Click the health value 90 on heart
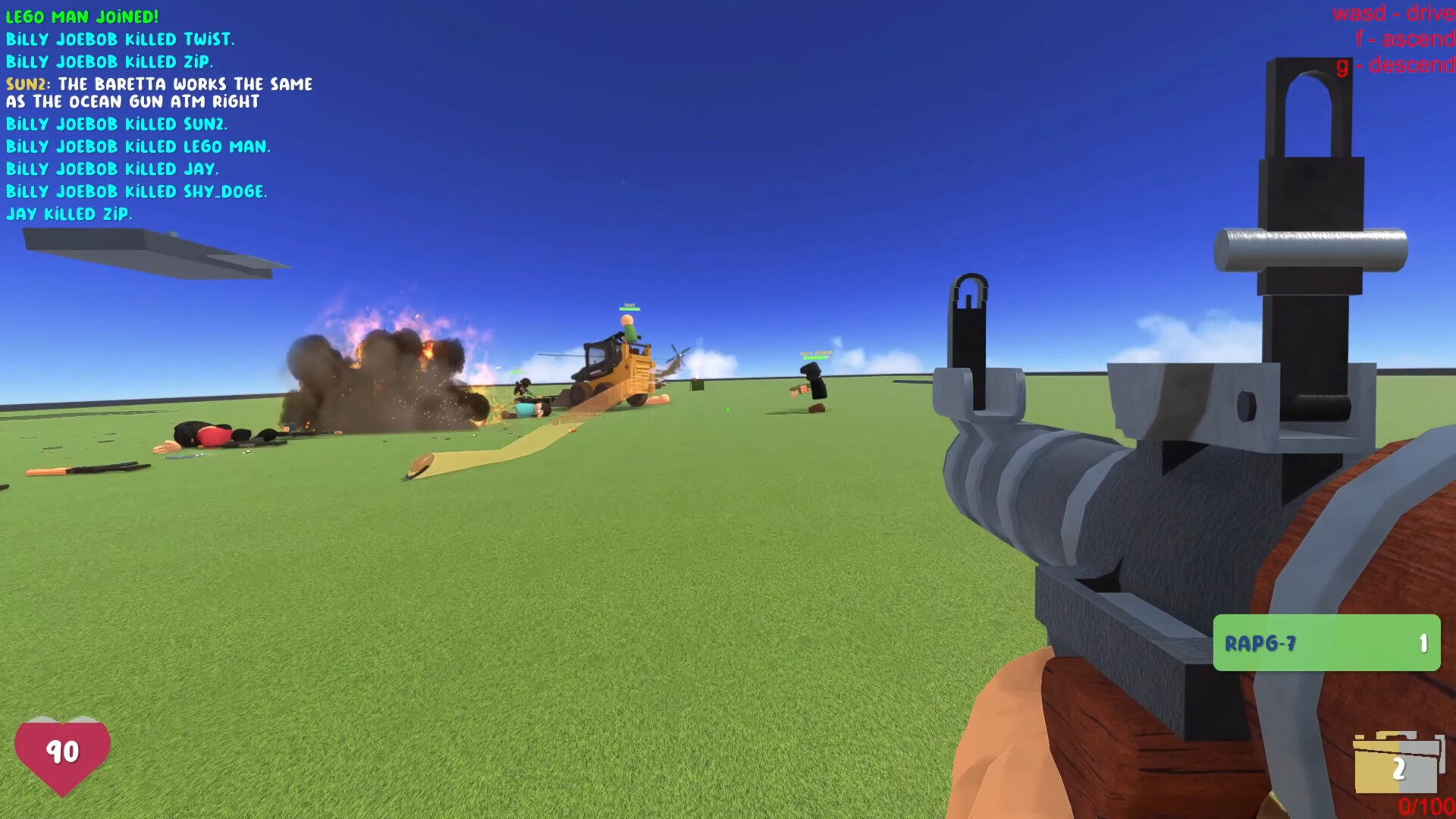This screenshot has height=819, width=1456. tap(63, 753)
